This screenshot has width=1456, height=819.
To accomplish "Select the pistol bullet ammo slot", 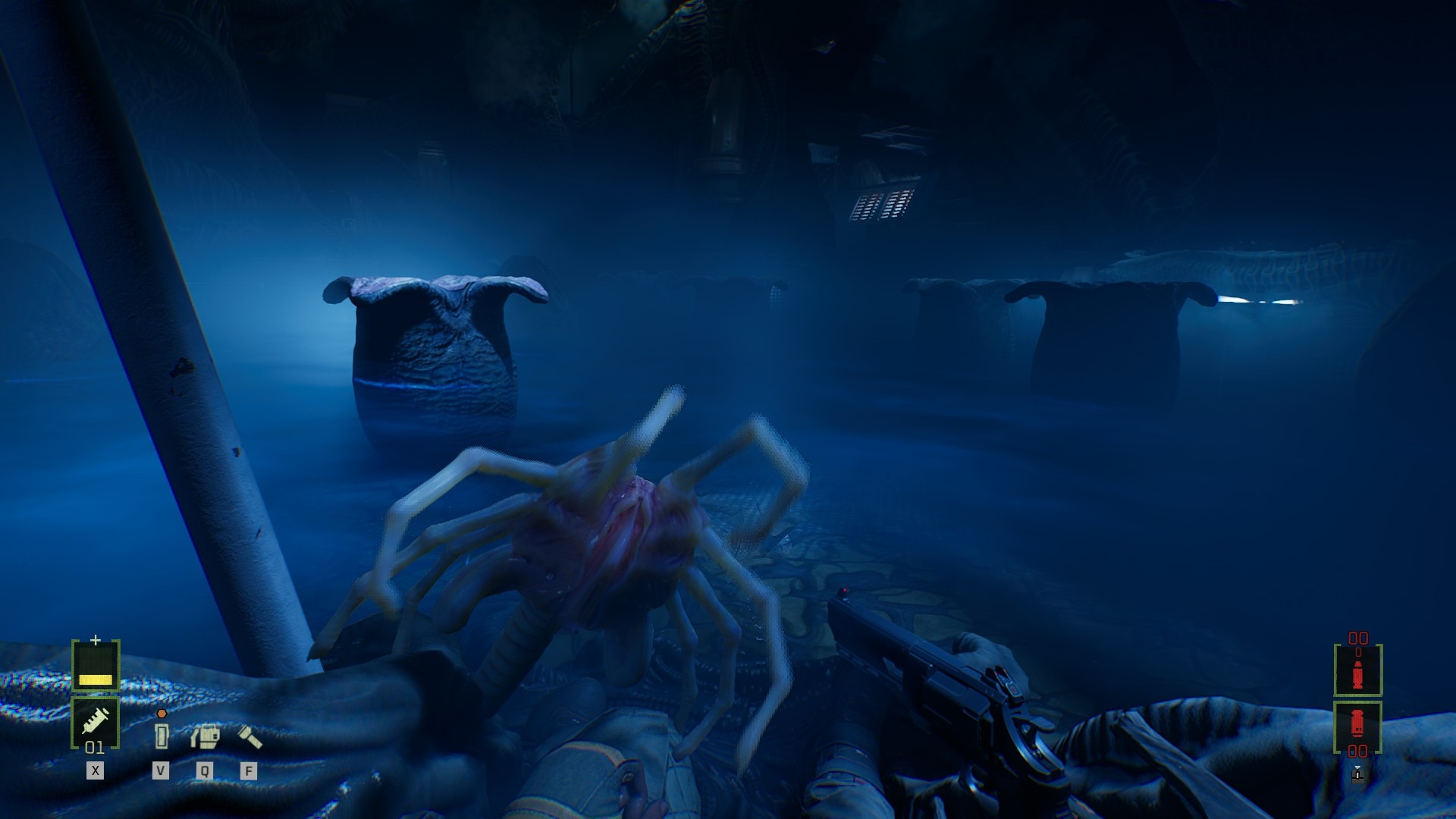I will [x=1357, y=670].
